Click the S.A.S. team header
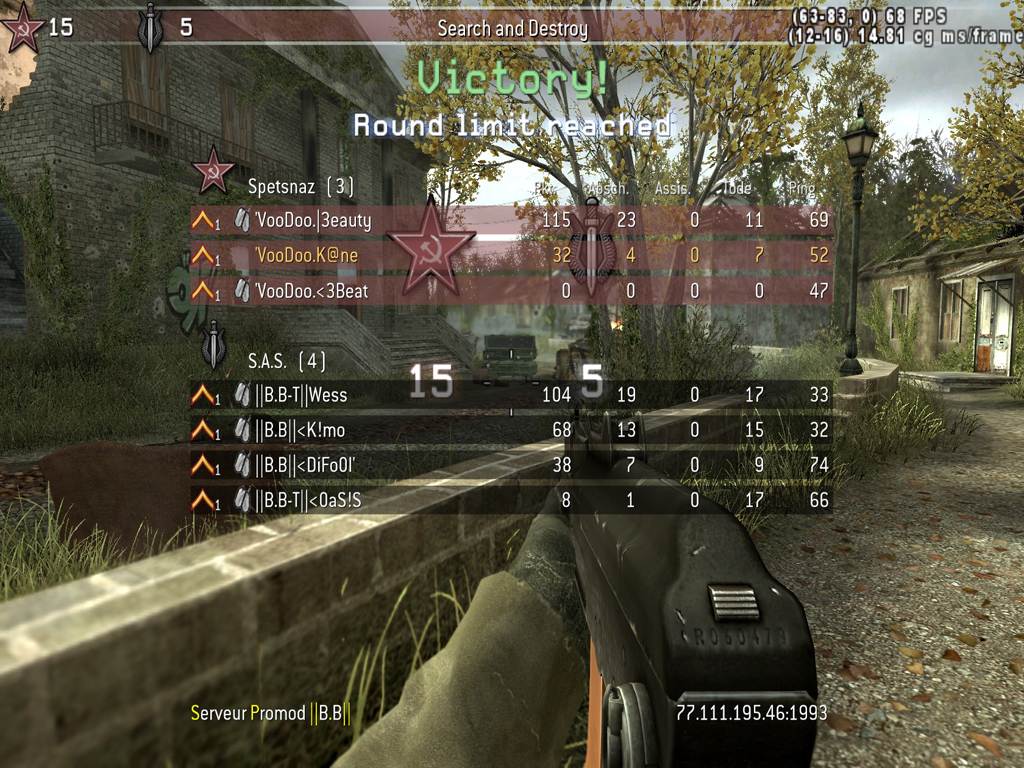The image size is (1024, 768). [286, 360]
